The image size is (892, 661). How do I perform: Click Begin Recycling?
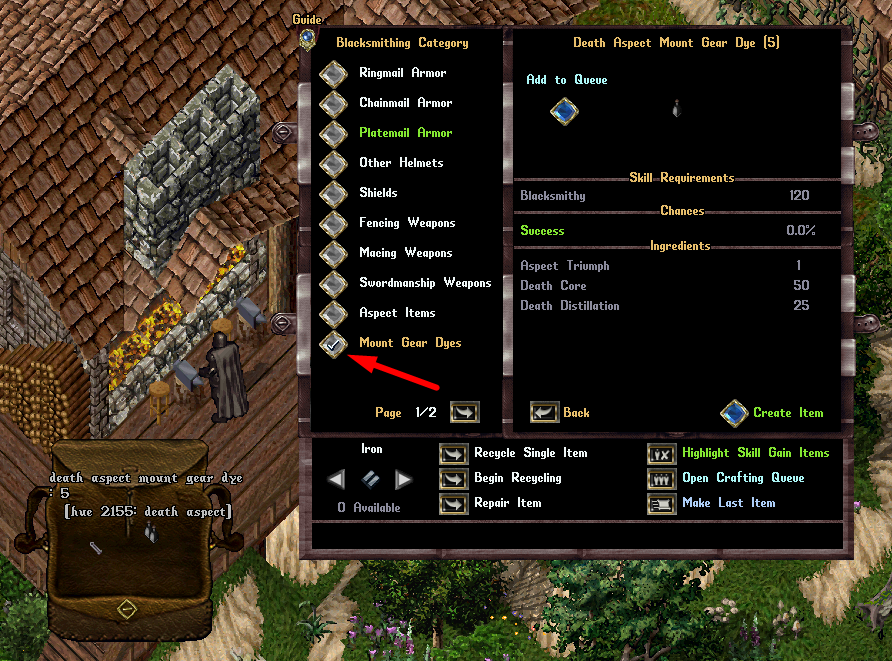454,479
